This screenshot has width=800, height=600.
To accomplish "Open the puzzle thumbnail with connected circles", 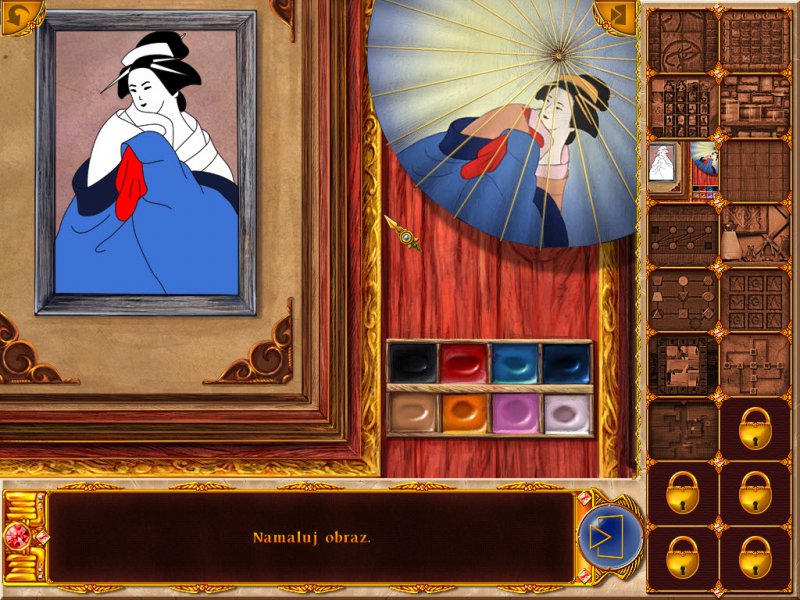I will tap(683, 235).
